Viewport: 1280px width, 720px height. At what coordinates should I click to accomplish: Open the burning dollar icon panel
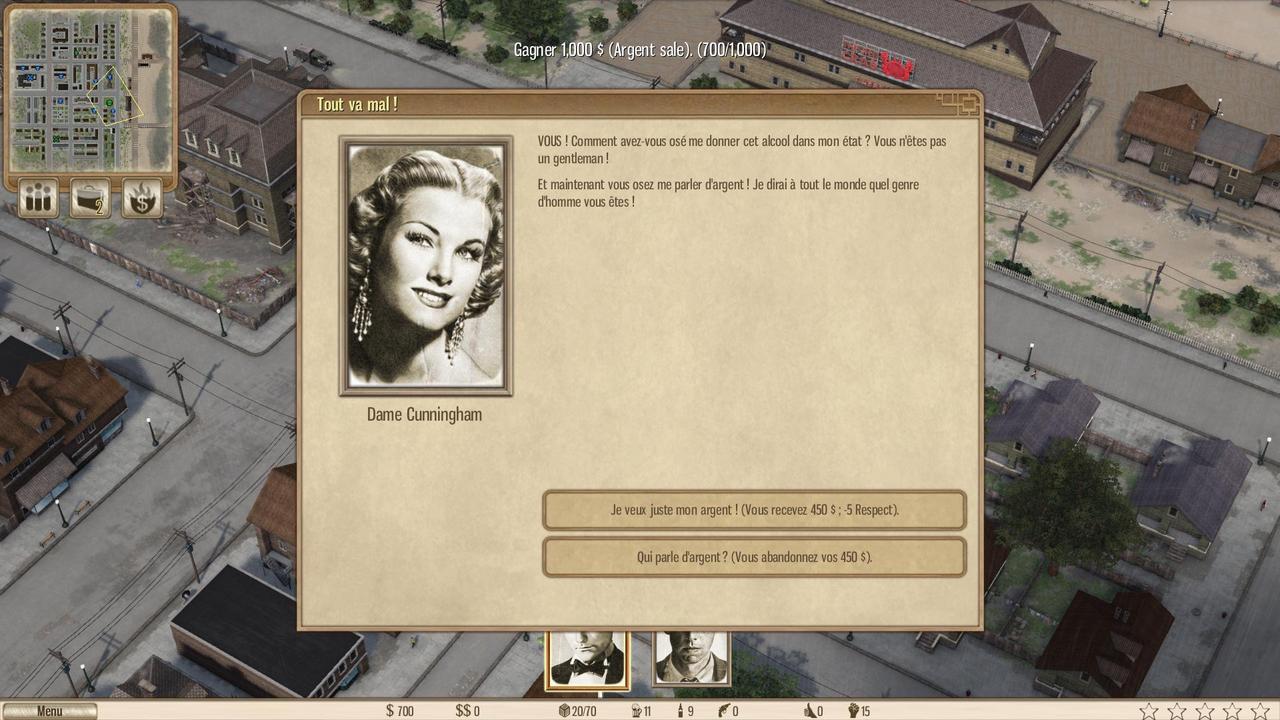point(142,198)
